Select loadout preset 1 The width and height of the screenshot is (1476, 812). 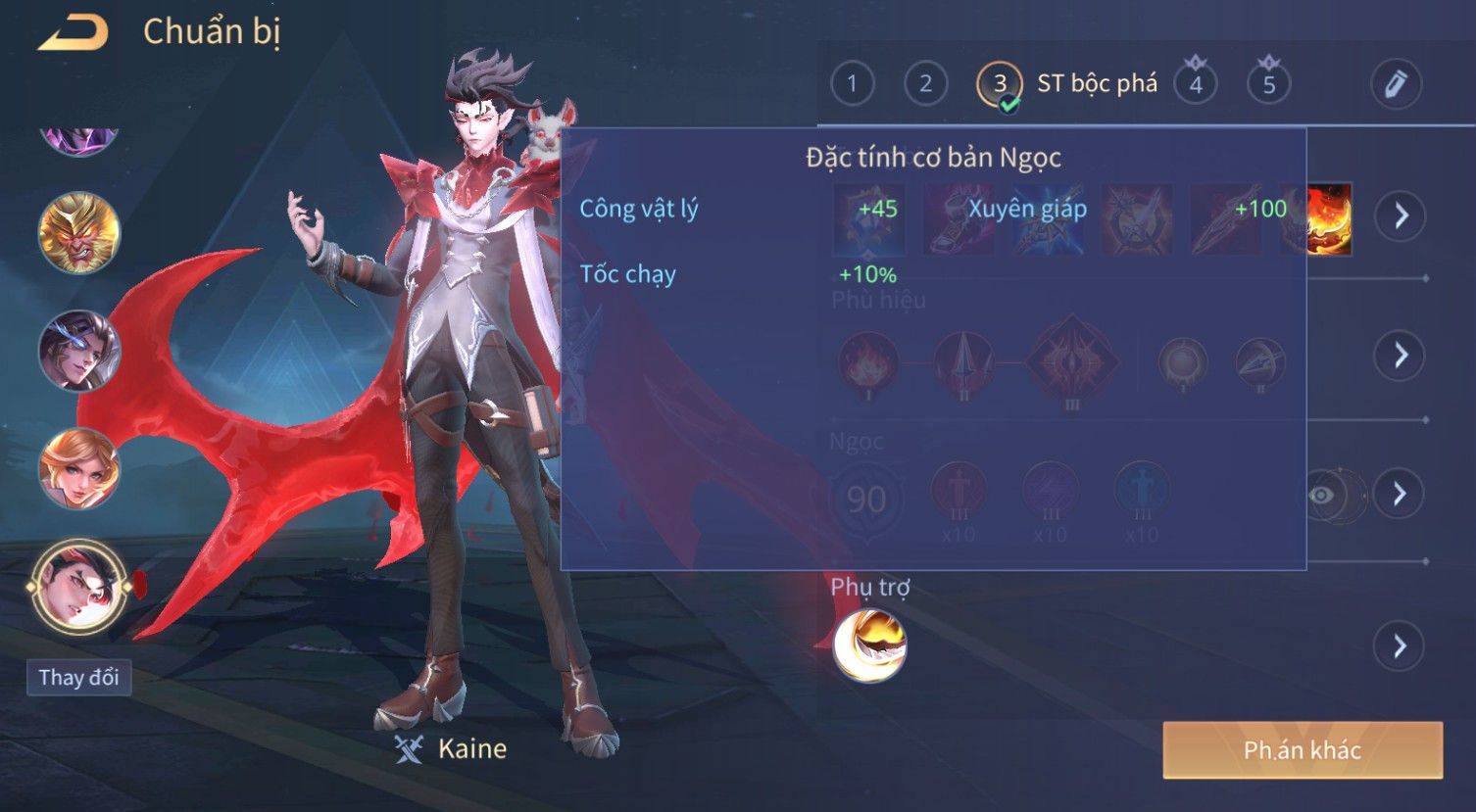coord(852,84)
